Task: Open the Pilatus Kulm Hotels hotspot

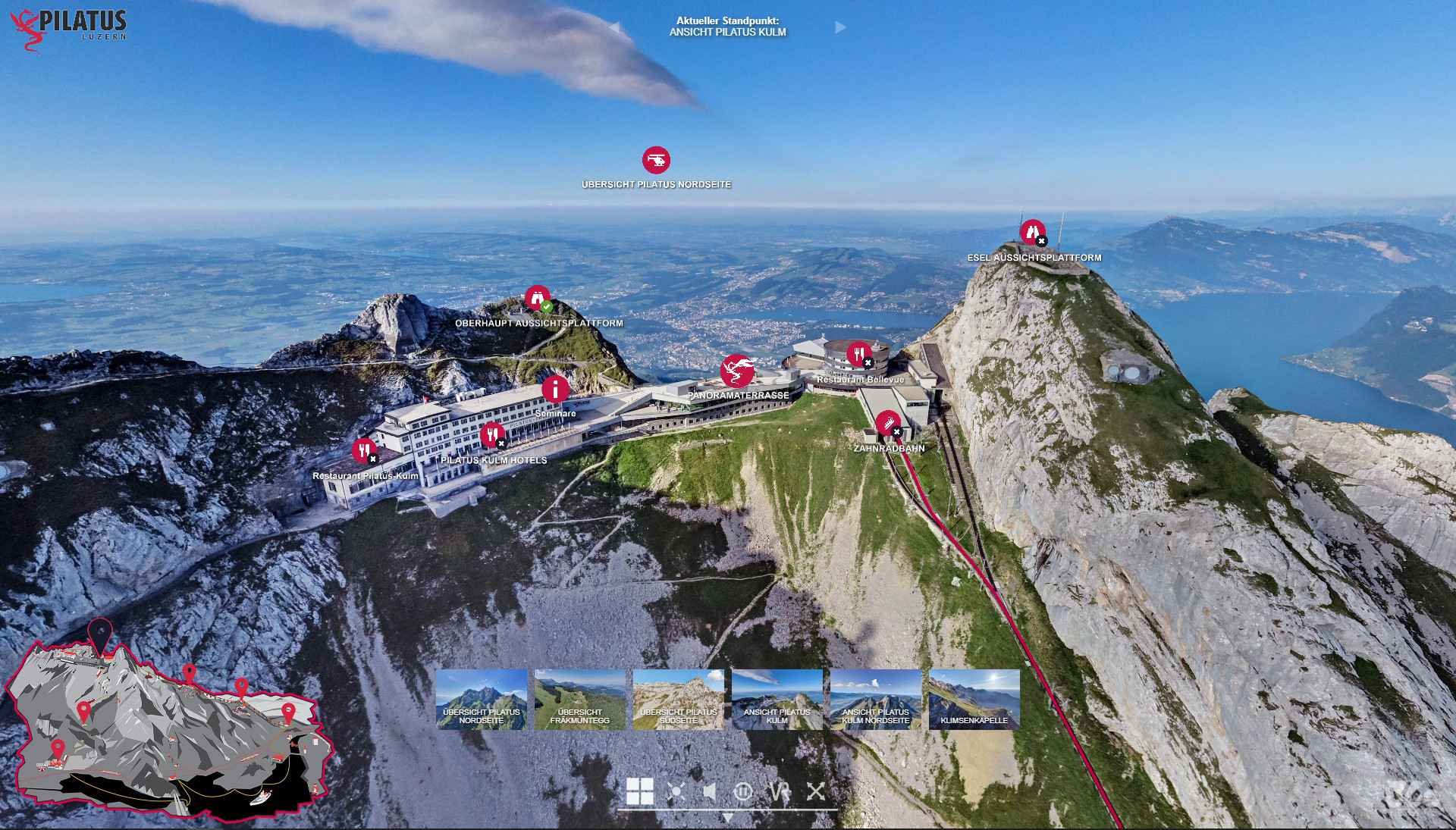Action: 492,435
